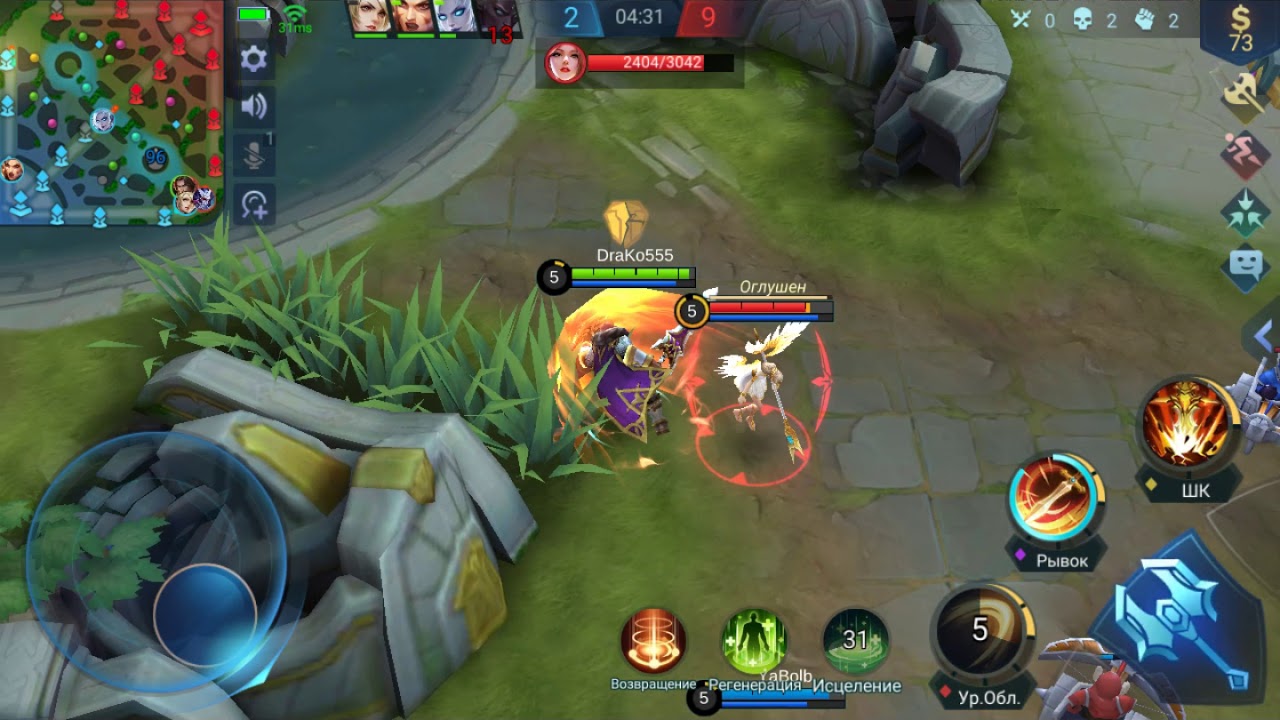Expand the blue arrow side panel
The height and width of the screenshot is (720, 1280).
click(x=1263, y=337)
